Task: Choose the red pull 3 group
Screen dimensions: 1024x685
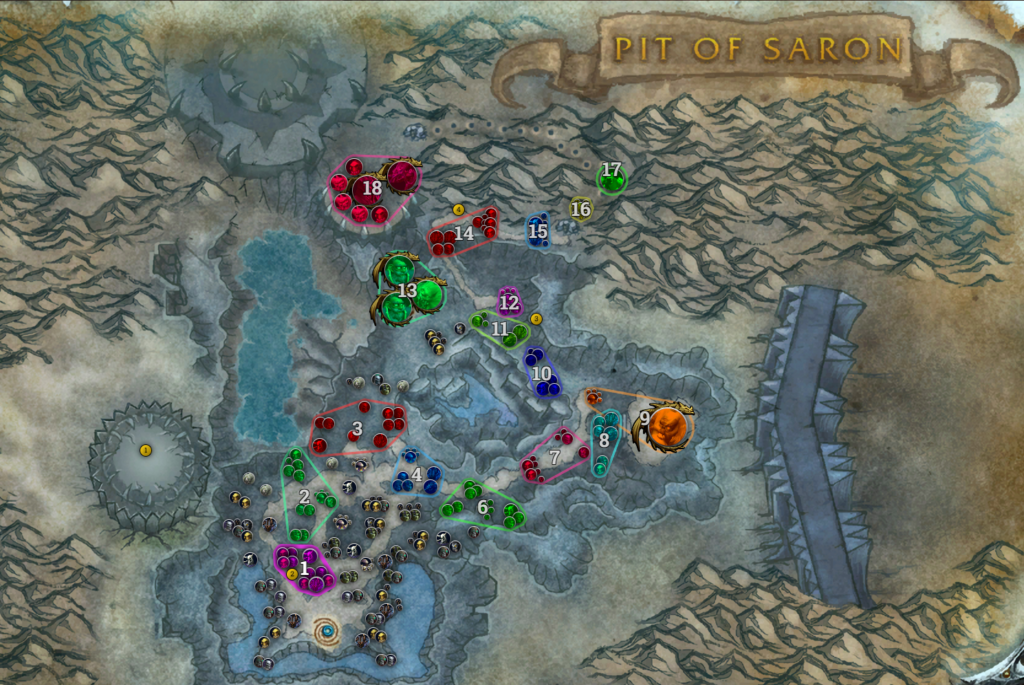Action: (x=357, y=429)
